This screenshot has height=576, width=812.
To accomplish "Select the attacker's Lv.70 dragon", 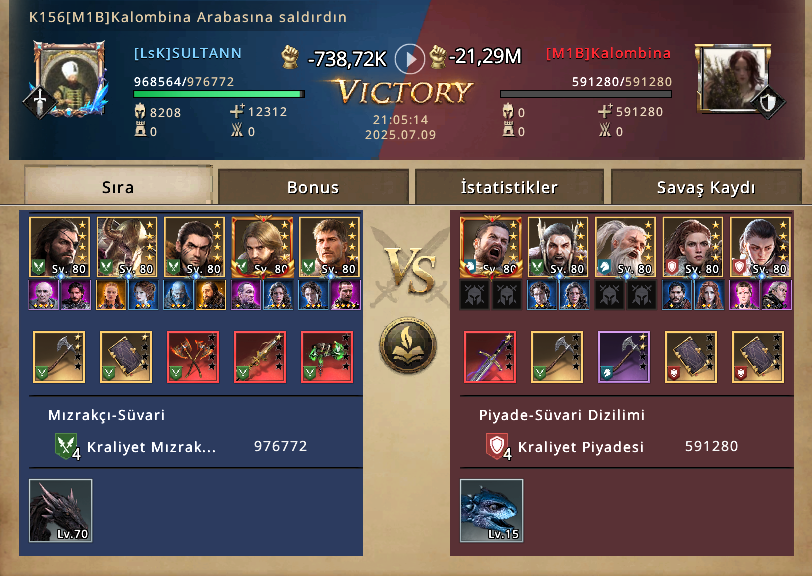I will point(60,510).
